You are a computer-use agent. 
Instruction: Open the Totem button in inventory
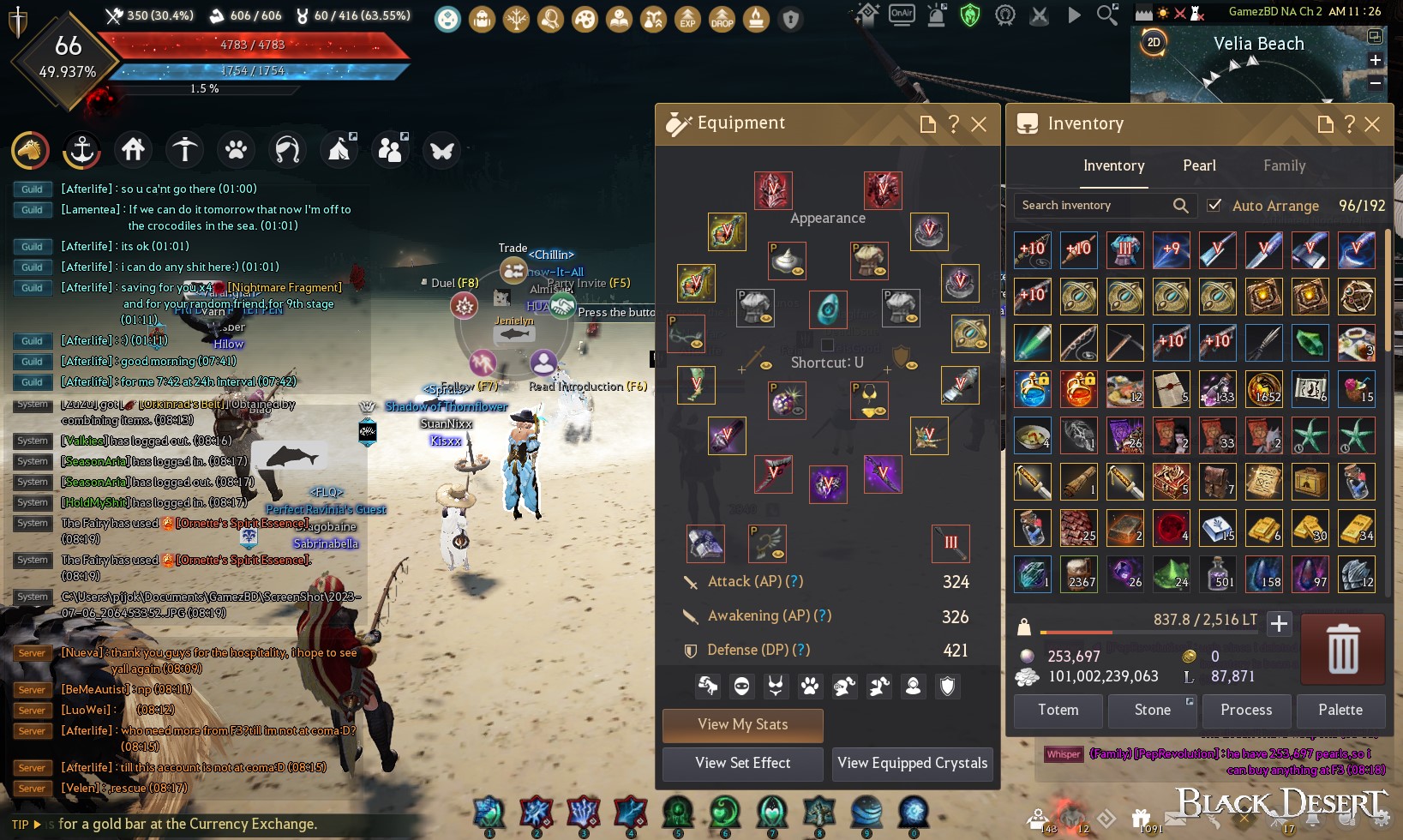click(1058, 711)
